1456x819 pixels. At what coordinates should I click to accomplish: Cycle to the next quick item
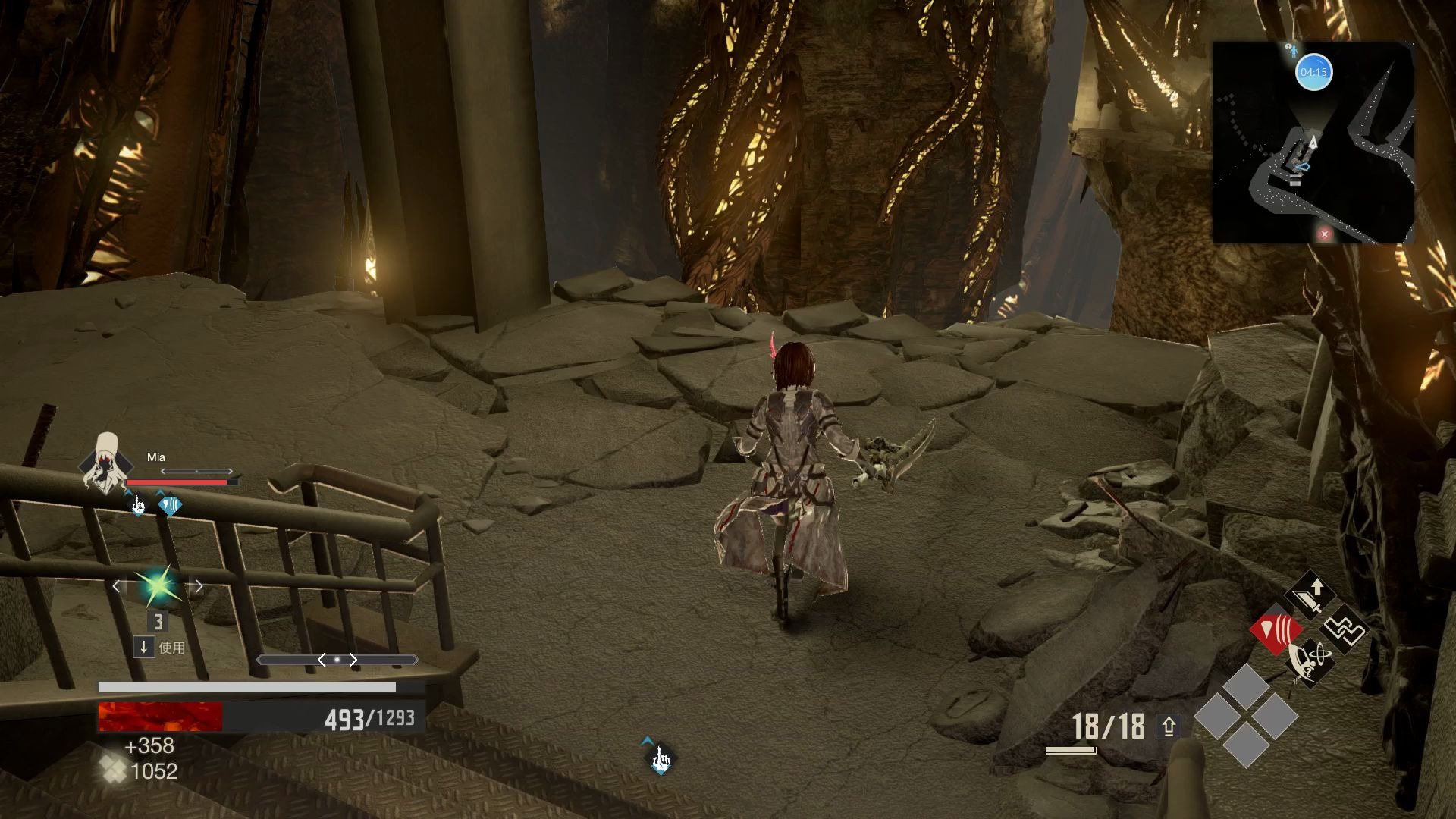point(199,586)
